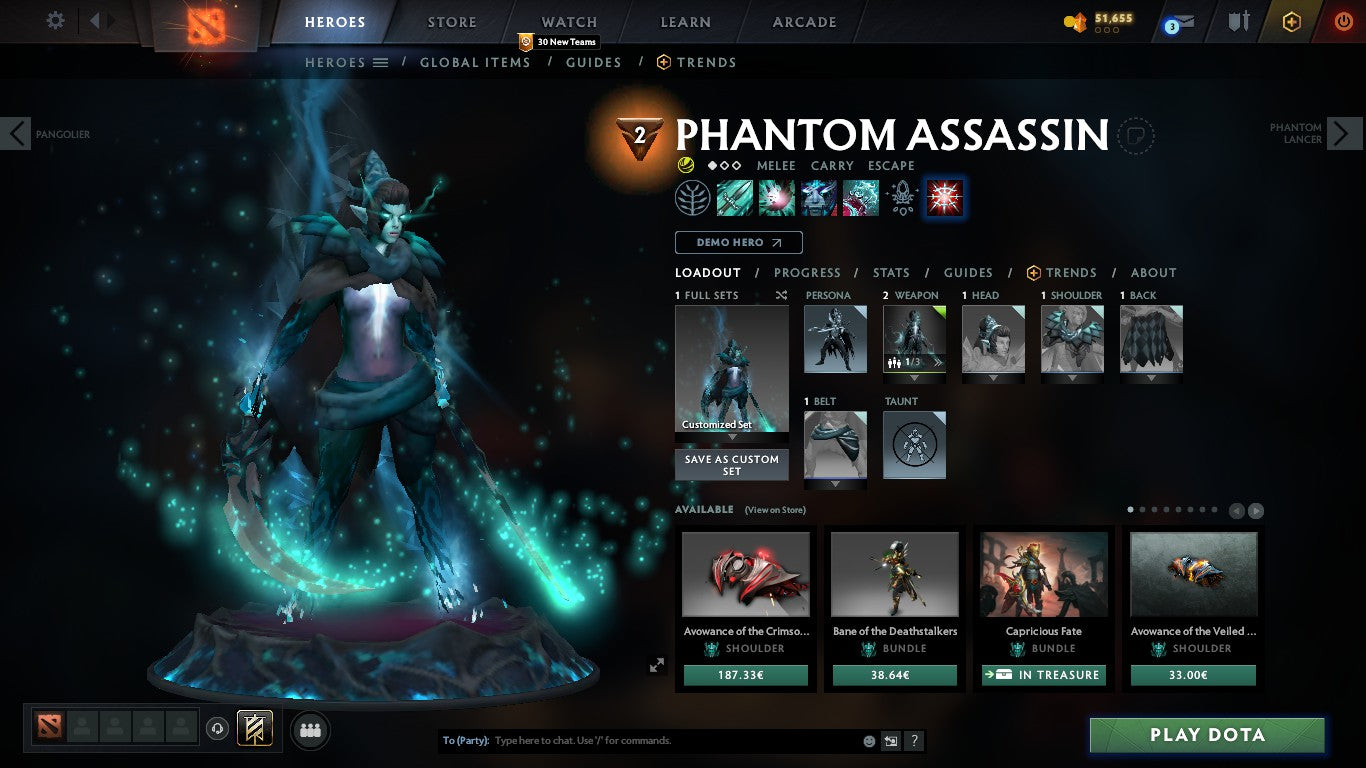Select the equipped Taunt slot
The height and width of the screenshot is (768, 1366).
point(914,446)
